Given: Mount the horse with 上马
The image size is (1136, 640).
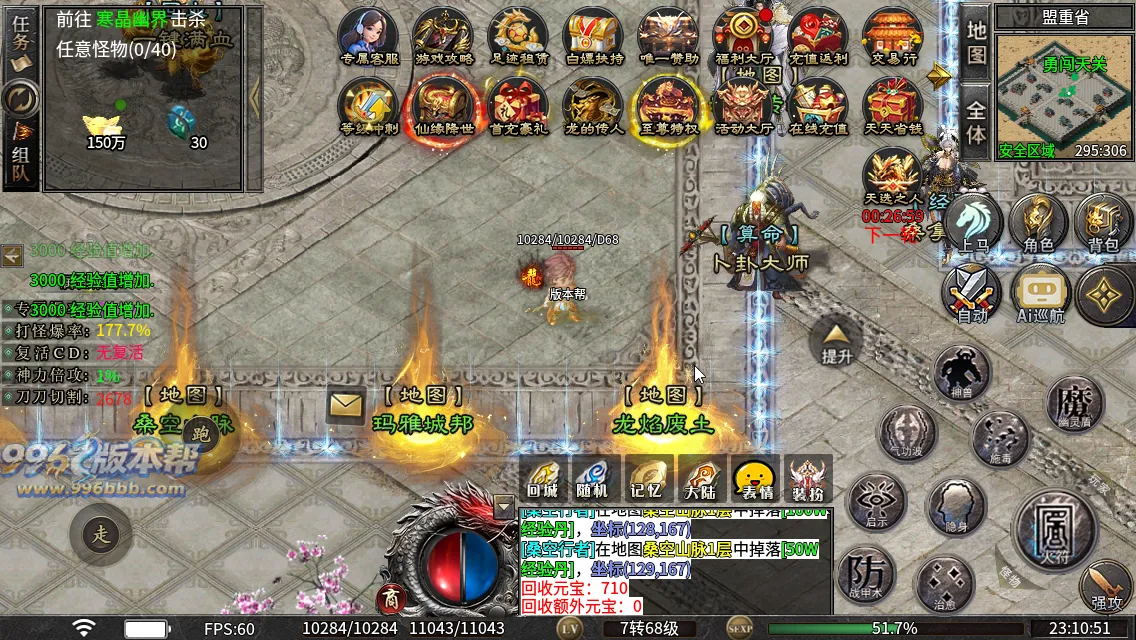Looking at the screenshot, I should pos(973,222).
